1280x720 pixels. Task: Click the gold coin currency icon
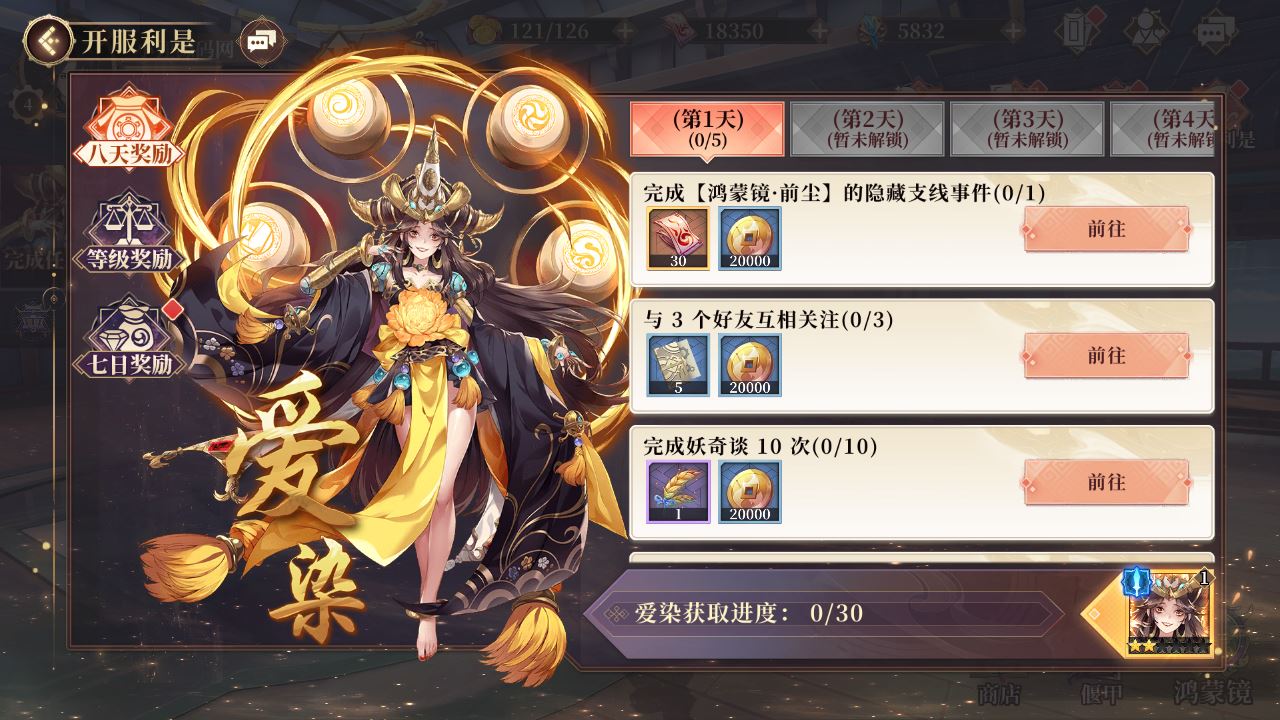click(x=483, y=30)
